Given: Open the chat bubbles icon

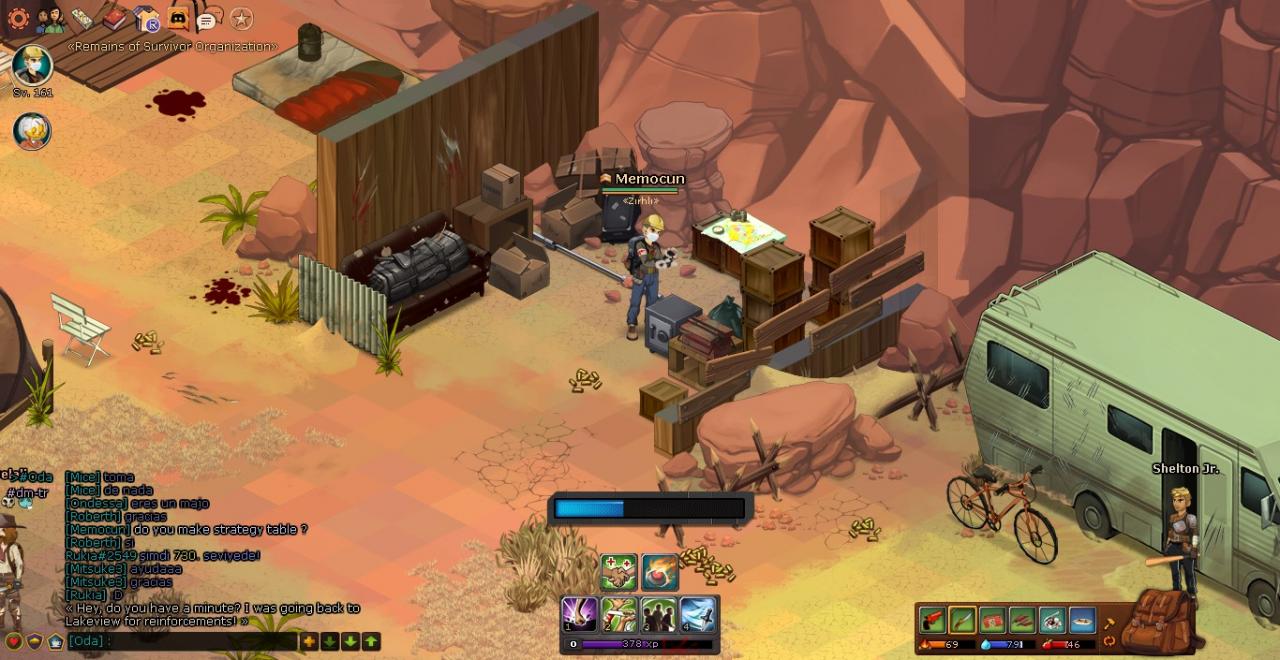Looking at the screenshot, I should pyautogui.click(x=207, y=19).
